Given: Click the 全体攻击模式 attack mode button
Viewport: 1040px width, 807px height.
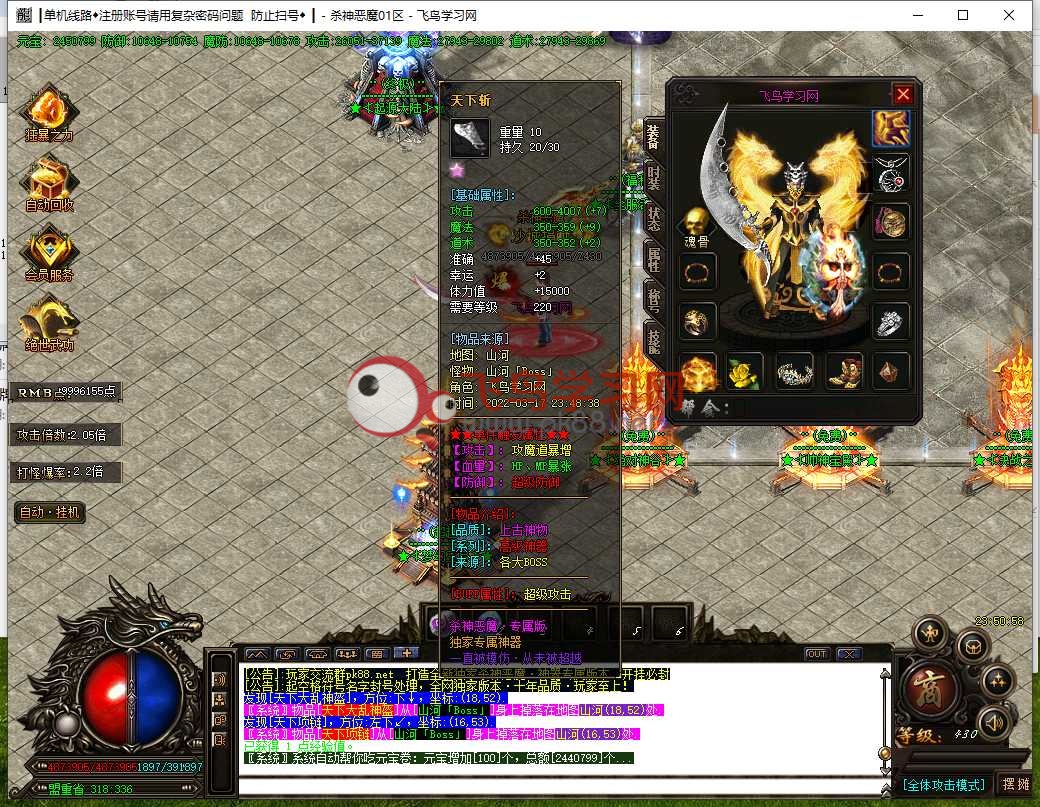Looking at the screenshot, I should coord(944,784).
